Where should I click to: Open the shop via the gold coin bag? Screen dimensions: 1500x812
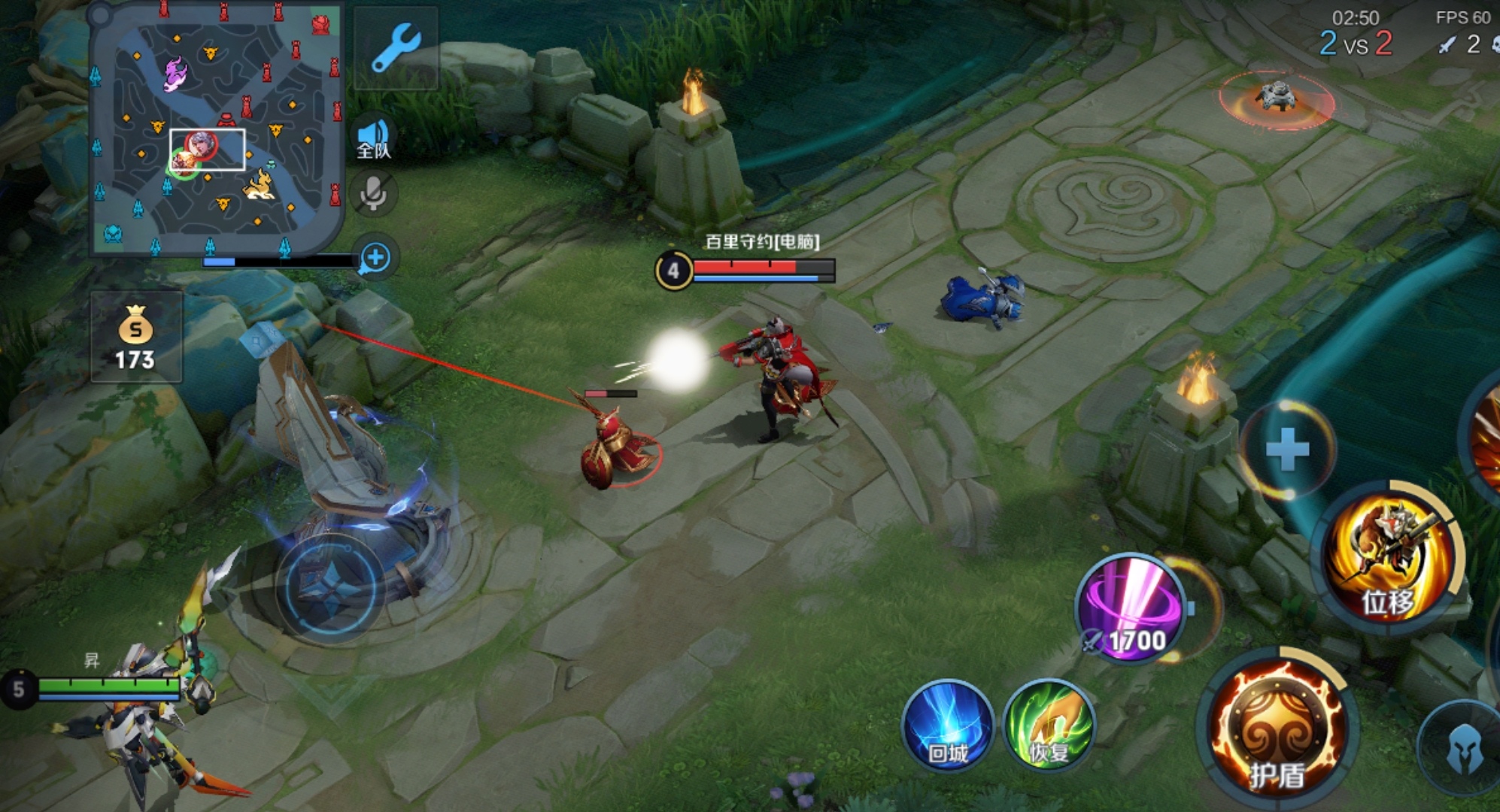(x=135, y=338)
